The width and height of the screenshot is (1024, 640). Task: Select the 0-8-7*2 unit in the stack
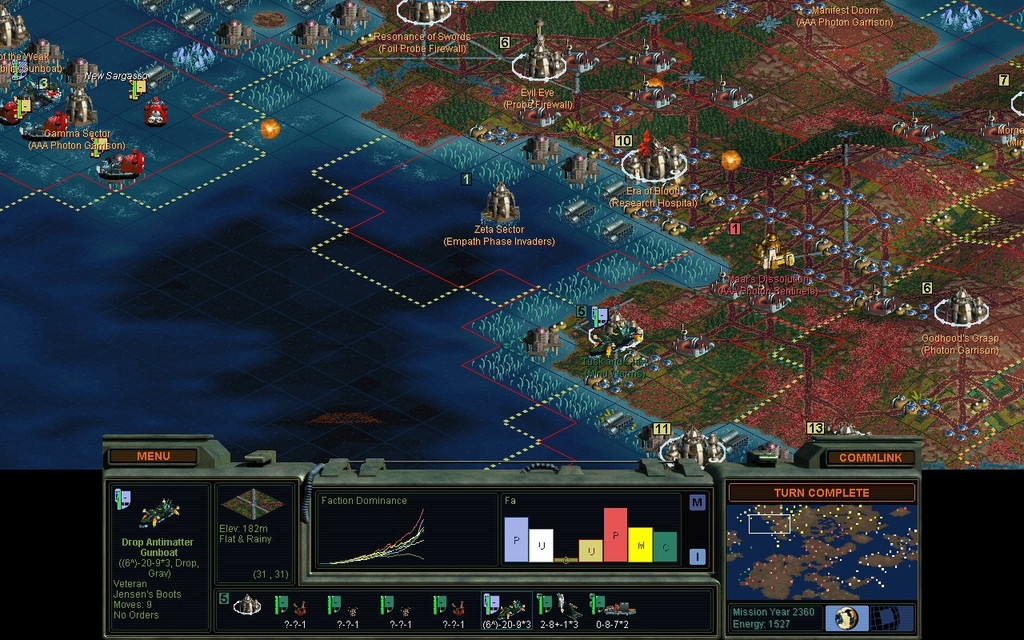(613, 607)
